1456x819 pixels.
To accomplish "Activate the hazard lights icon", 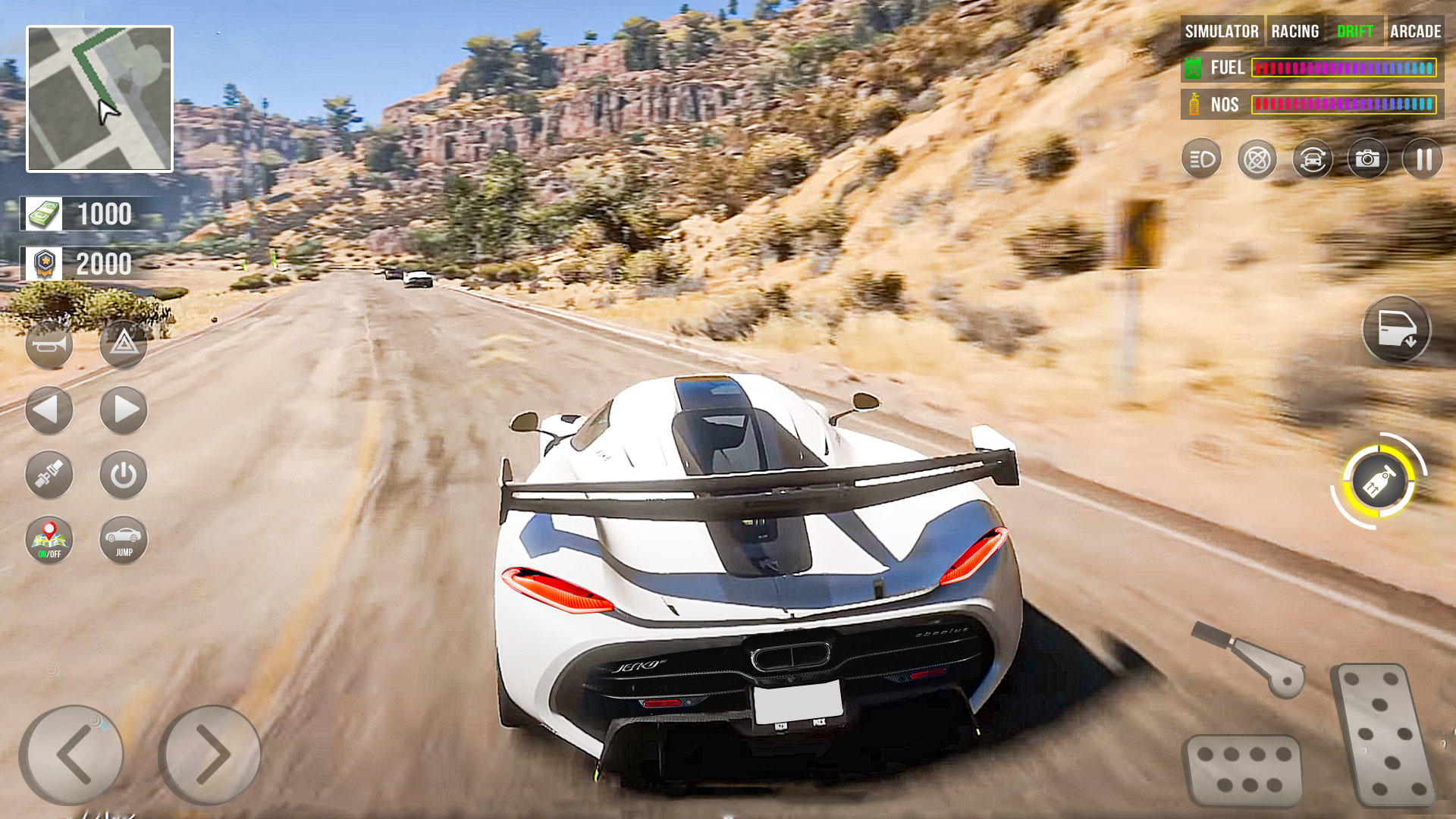I will pyautogui.click(x=124, y=347).
